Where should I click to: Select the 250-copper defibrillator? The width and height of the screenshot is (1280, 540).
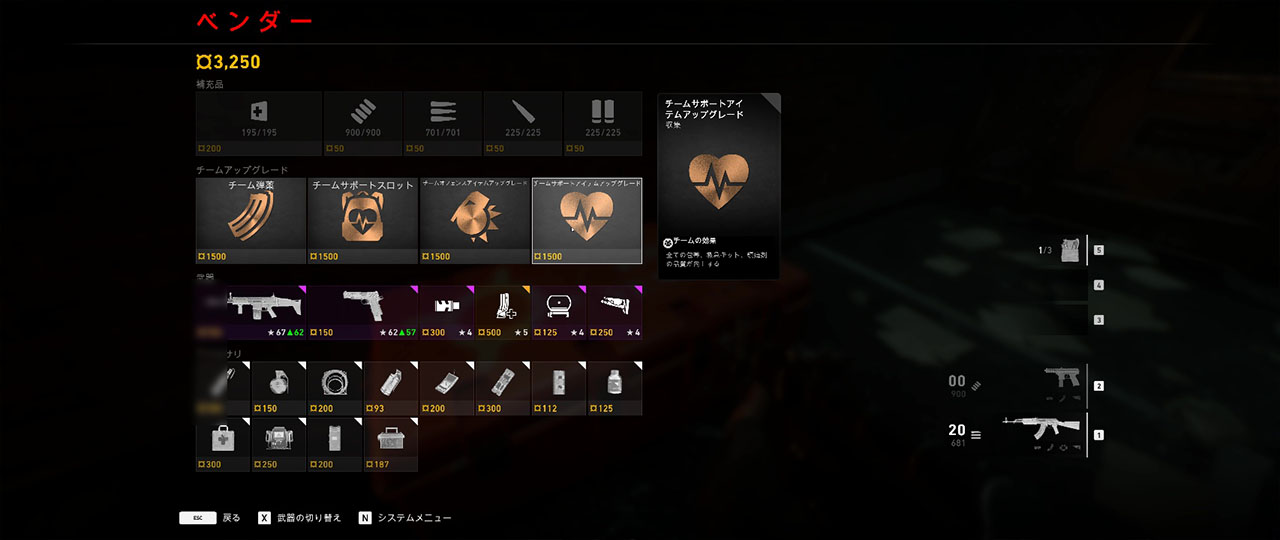[x=278, y=444]
